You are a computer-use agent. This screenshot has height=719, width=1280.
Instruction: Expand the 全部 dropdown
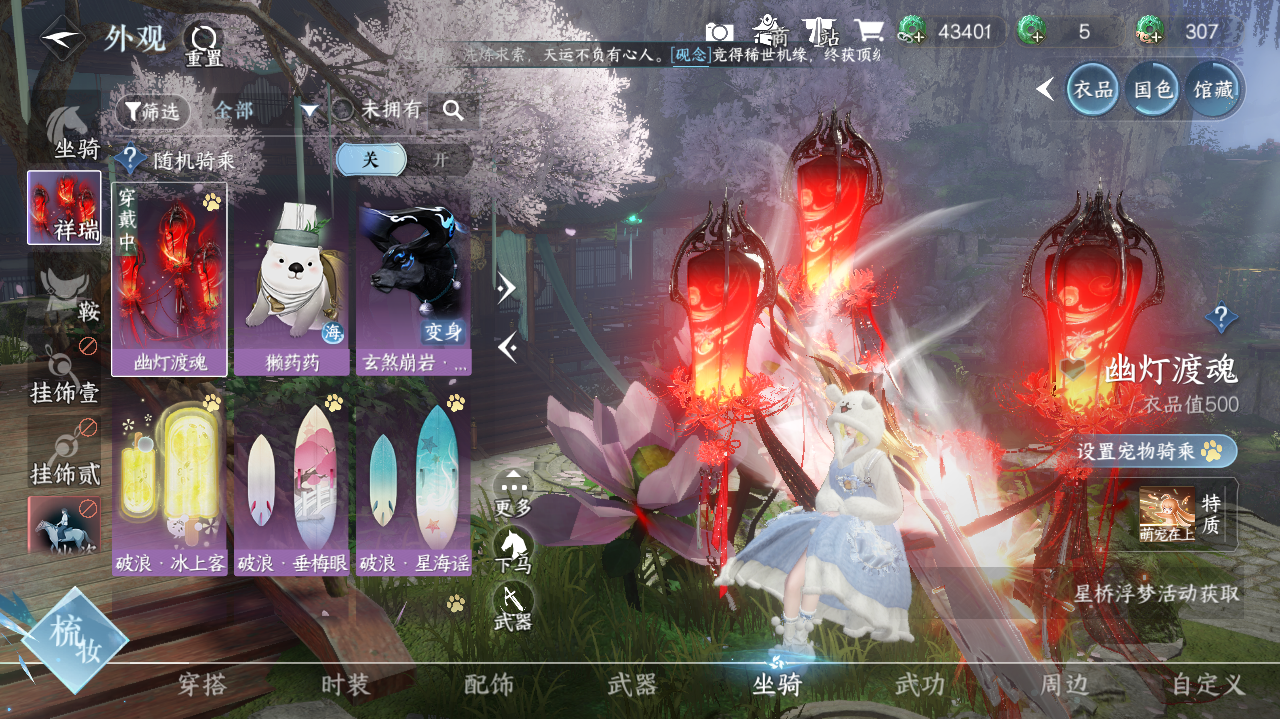point(308,111)
